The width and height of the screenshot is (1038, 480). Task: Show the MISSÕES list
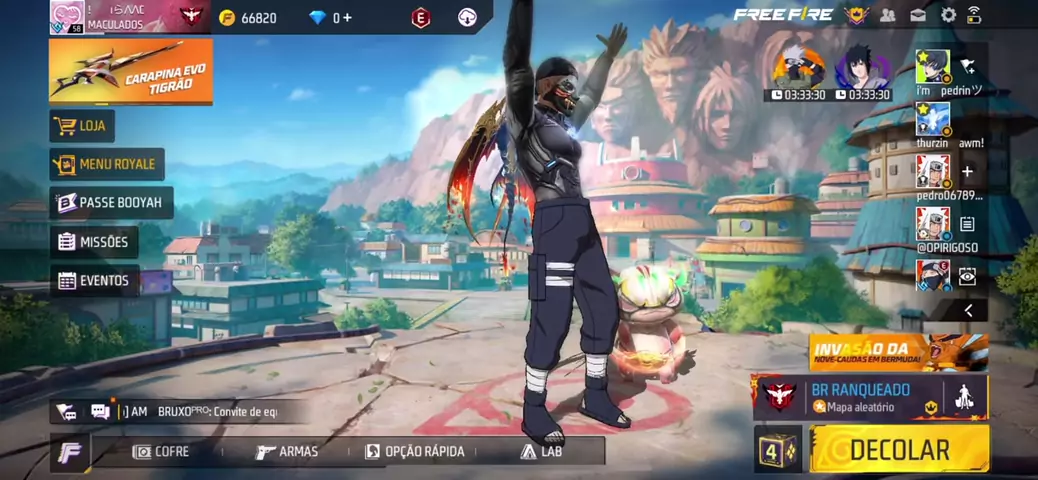point(94,242)
